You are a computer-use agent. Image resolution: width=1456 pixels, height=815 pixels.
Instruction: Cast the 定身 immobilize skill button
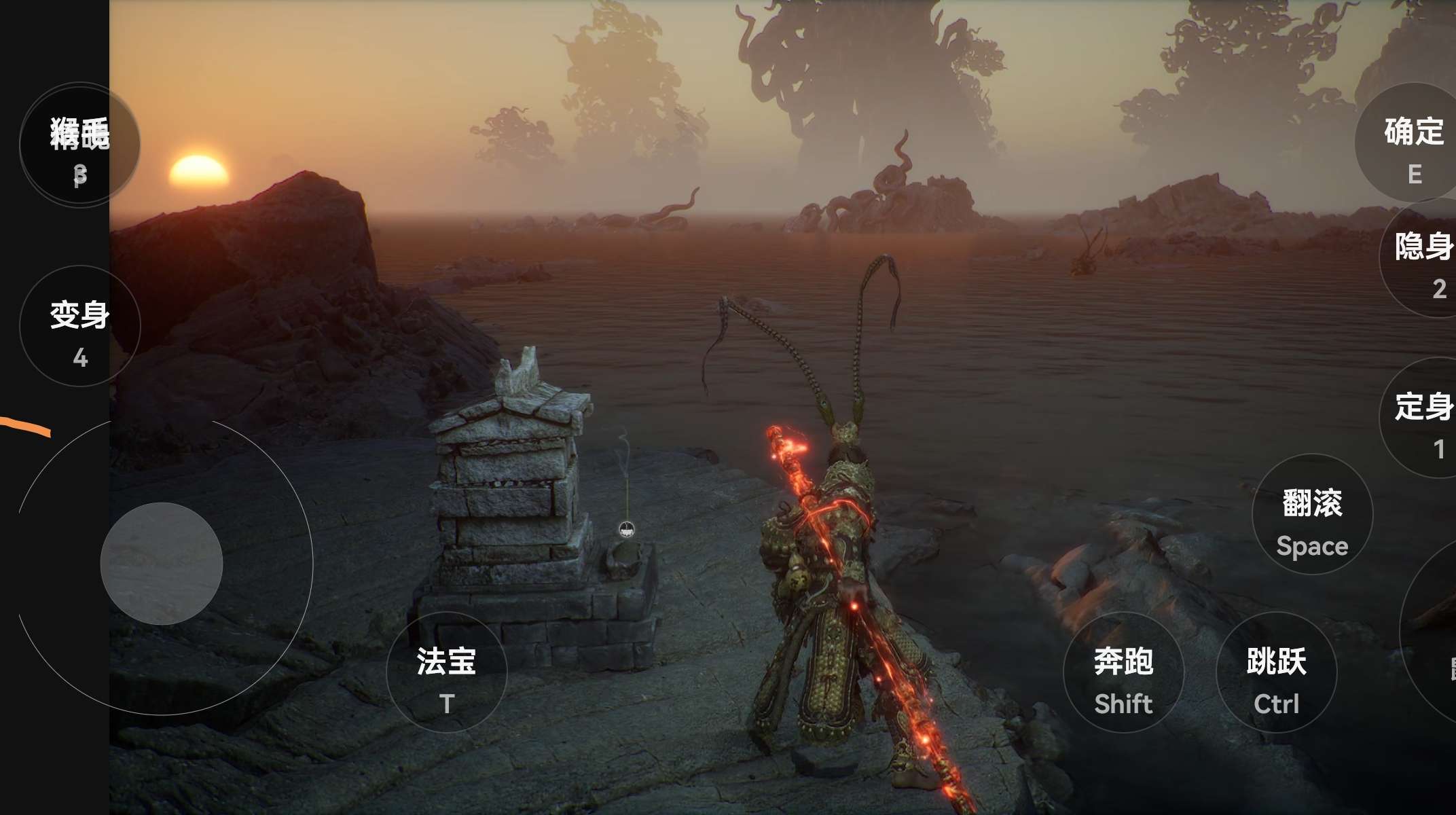1423,418
